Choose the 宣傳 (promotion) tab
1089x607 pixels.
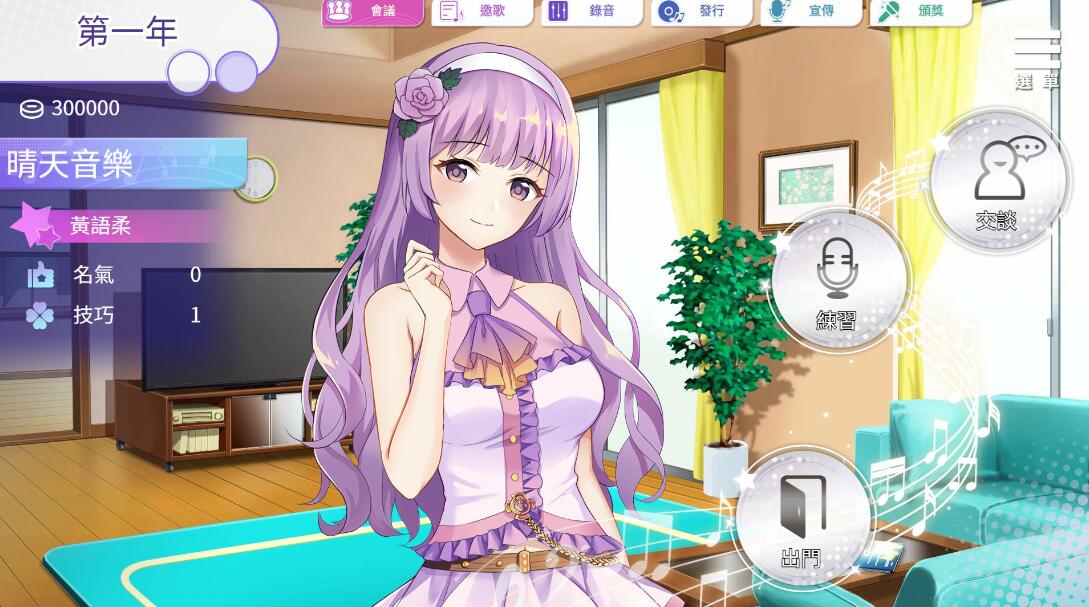pos(810,11)
